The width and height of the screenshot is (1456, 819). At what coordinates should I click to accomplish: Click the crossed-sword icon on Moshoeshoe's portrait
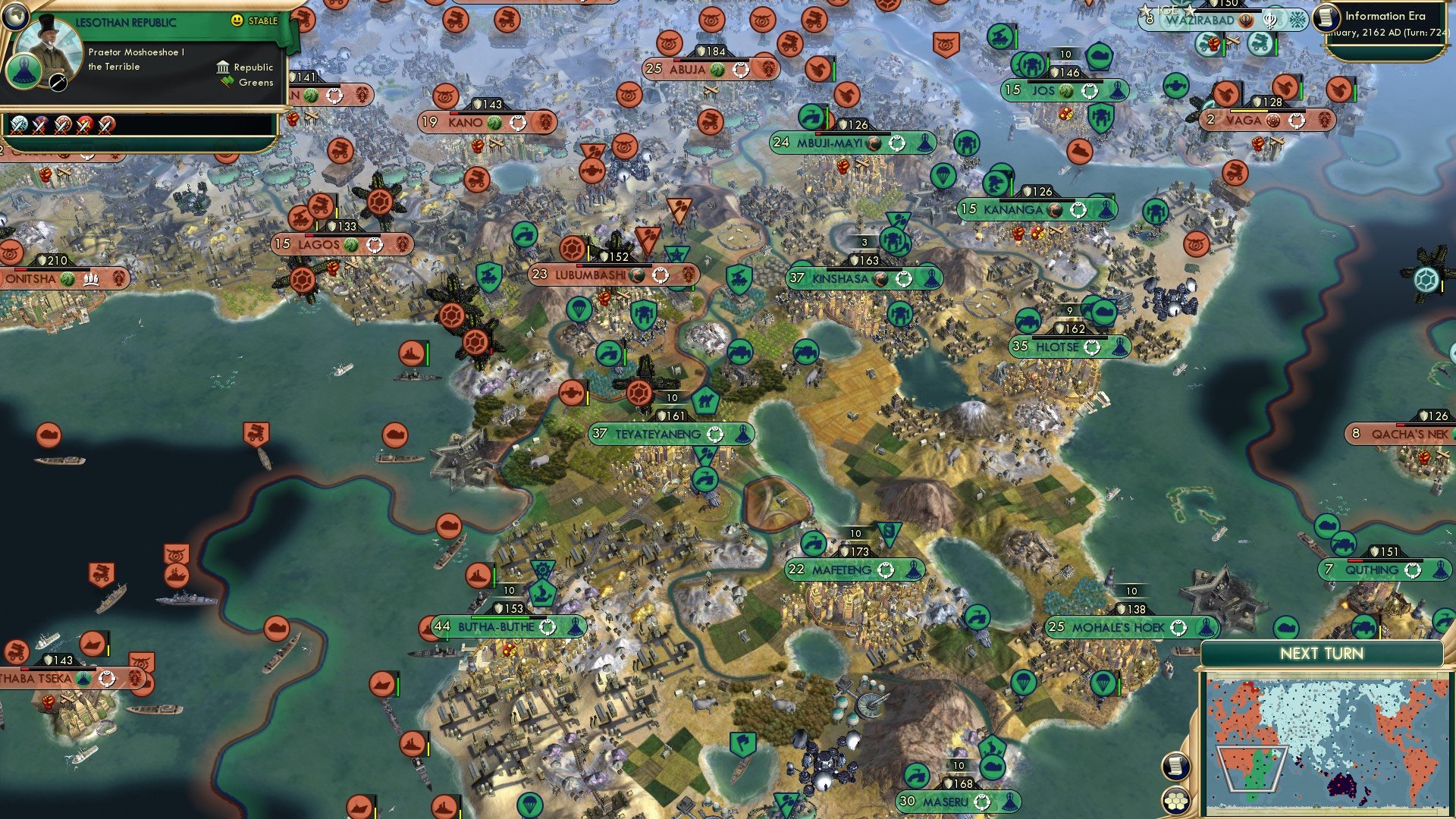(58, 83)
